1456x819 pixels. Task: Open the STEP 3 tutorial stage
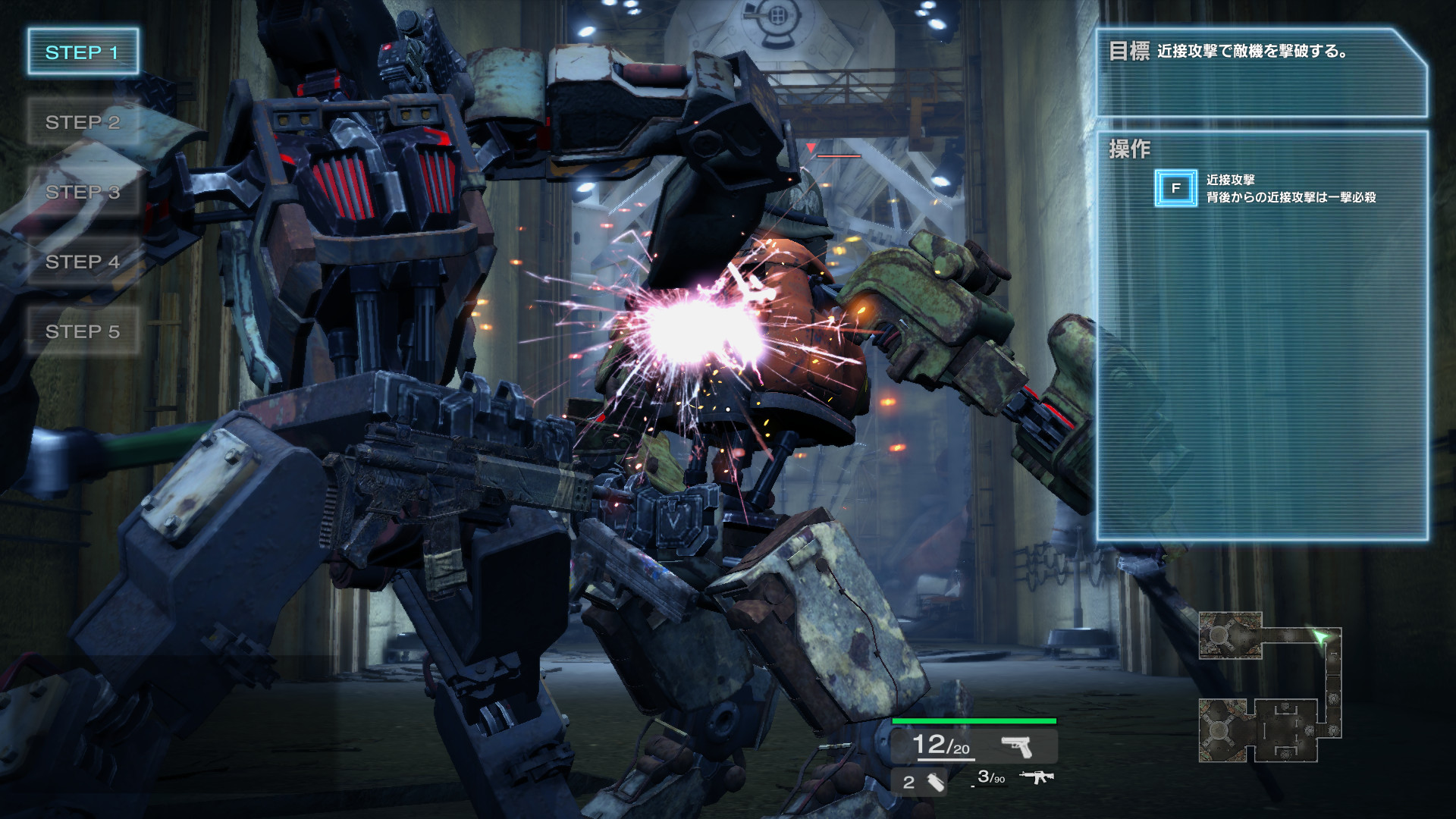pyautogui.click(x=83, y=192)
